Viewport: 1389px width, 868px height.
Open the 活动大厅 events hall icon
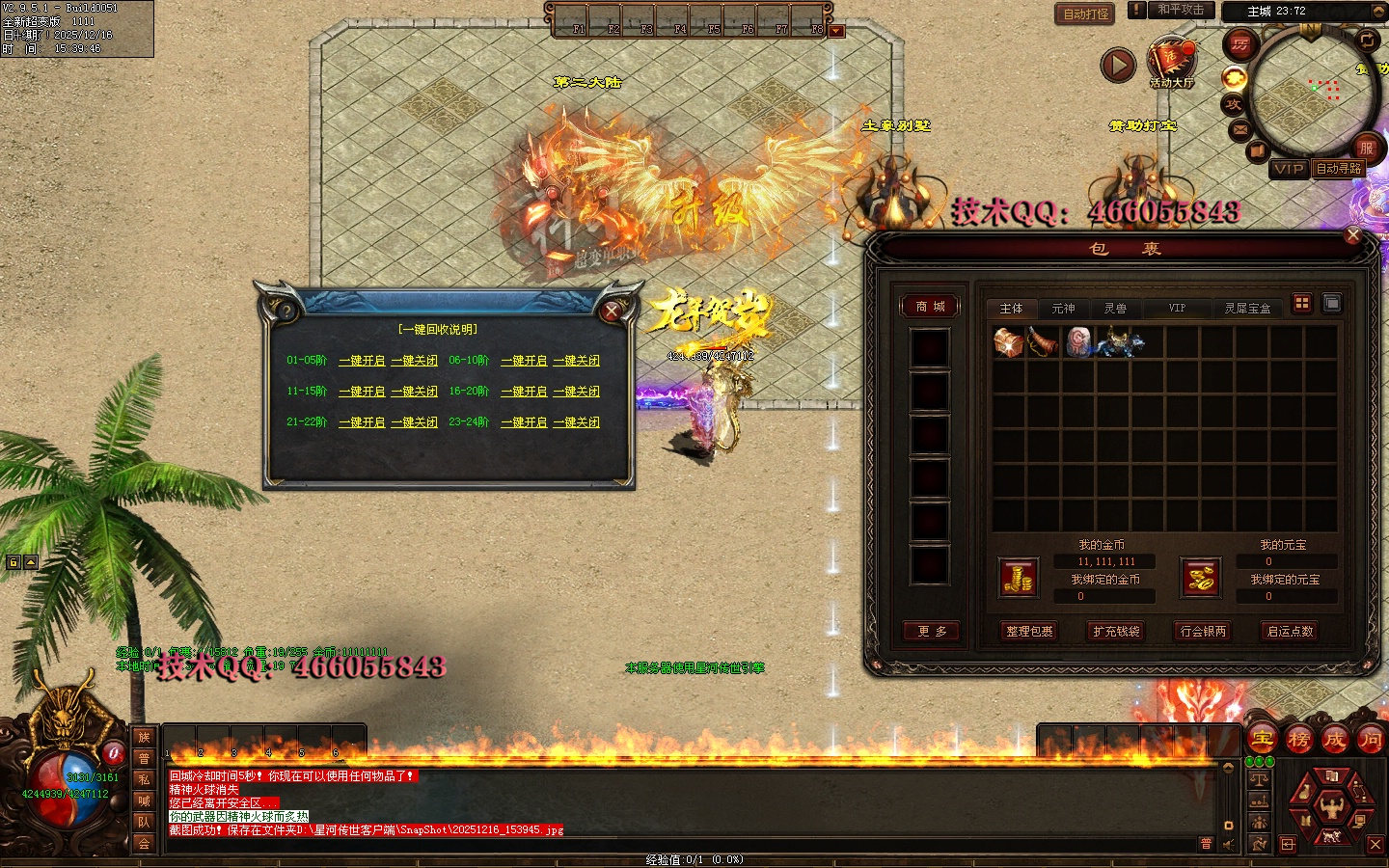tap(1171, 63)
